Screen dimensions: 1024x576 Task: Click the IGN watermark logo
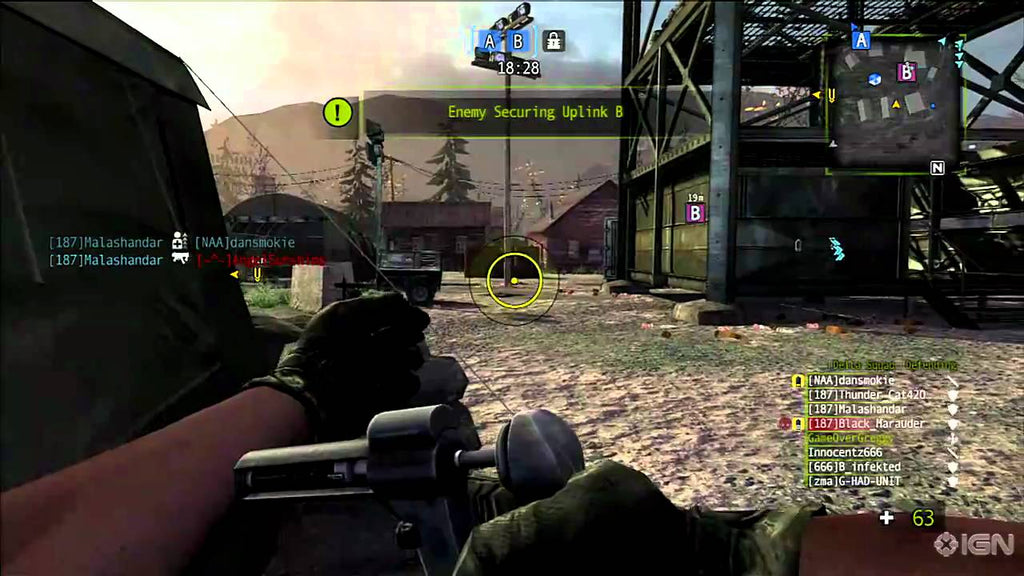click(x=974, y=544)
